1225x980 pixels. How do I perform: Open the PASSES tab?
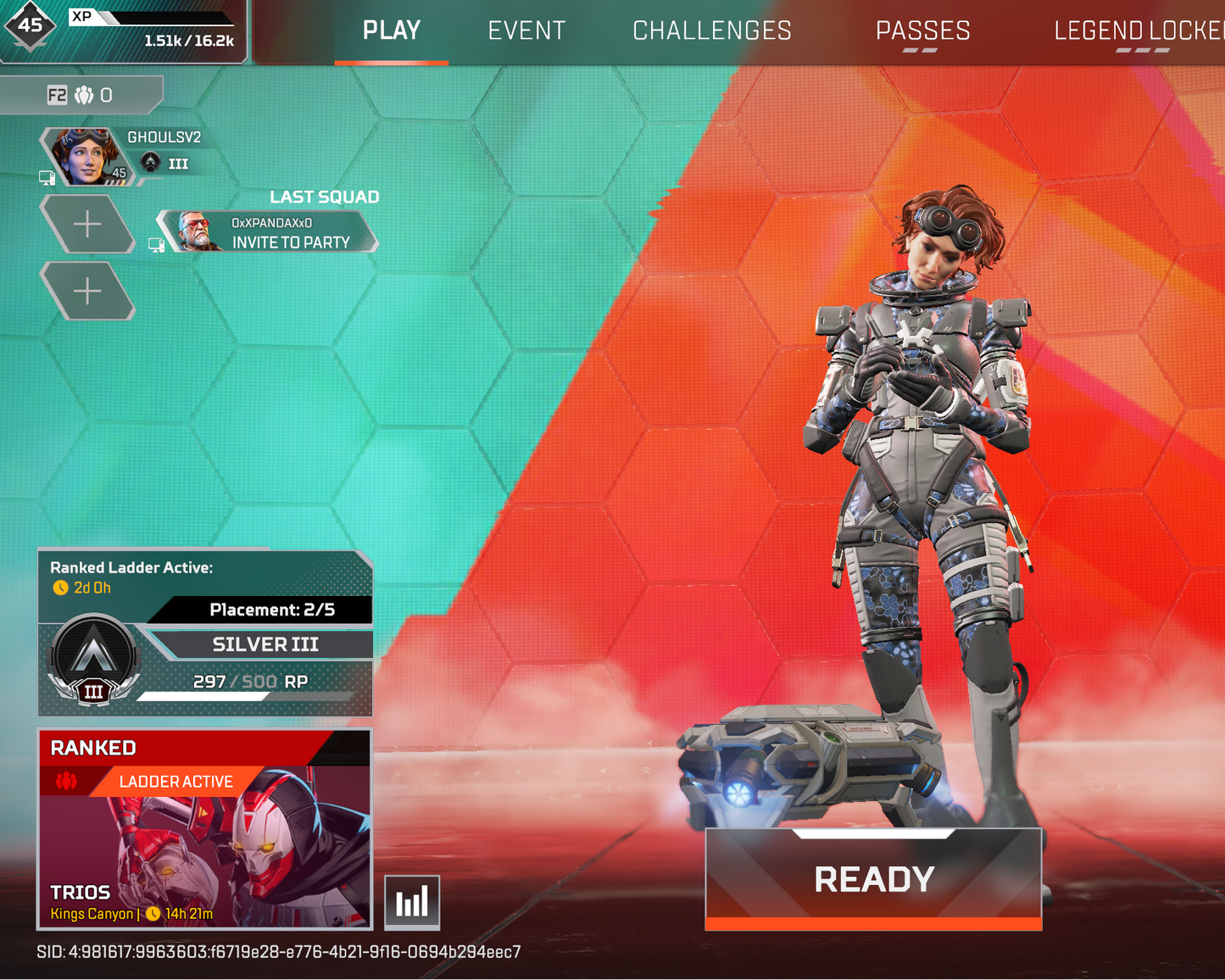point(922,31)
